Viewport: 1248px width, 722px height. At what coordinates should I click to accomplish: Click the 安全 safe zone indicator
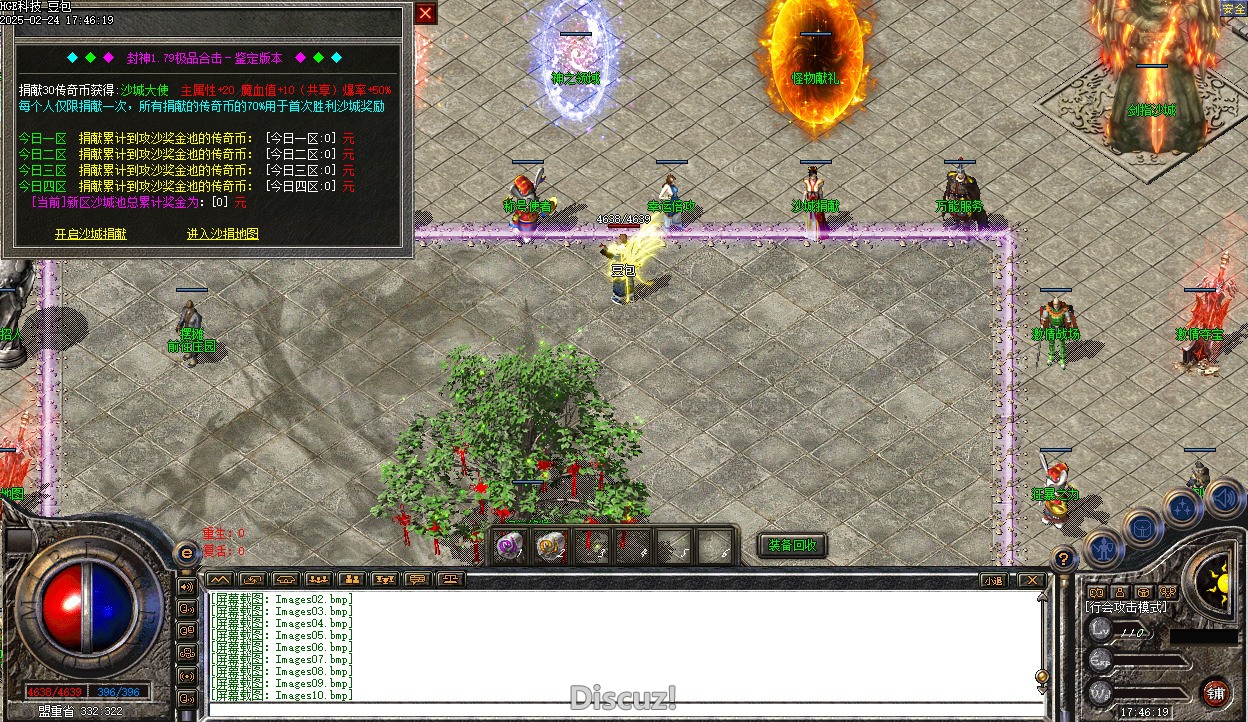pyautogui.click(x=1234, y=9)
